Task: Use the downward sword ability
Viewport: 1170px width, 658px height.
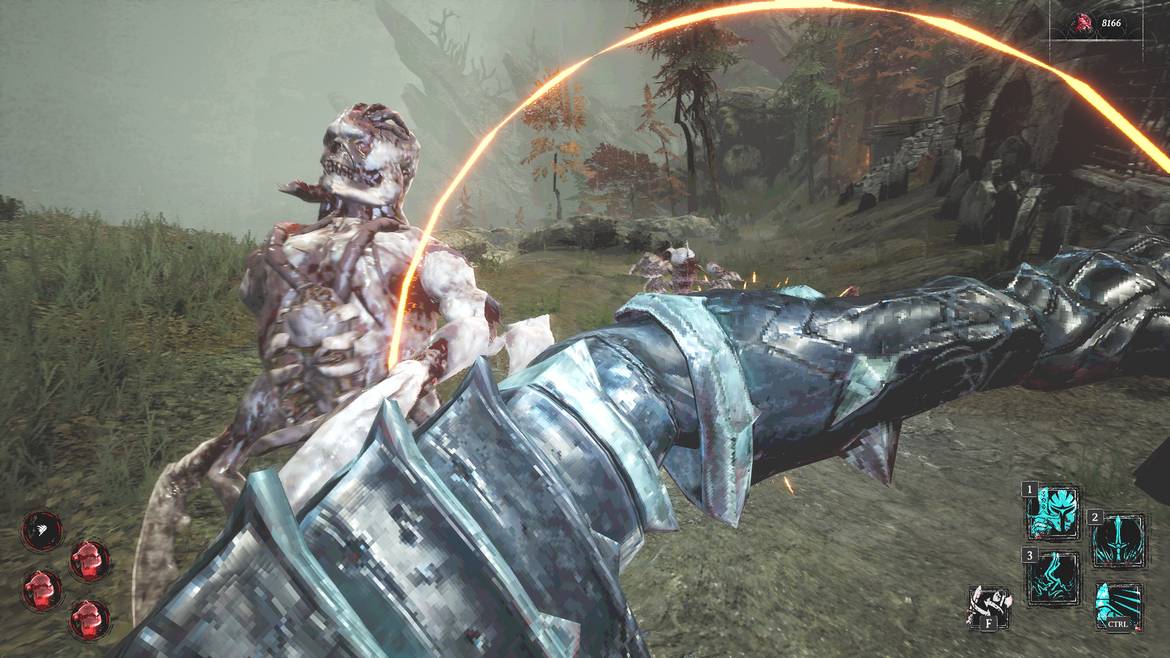Action: pyautogui.click(x=1117, y=540)
